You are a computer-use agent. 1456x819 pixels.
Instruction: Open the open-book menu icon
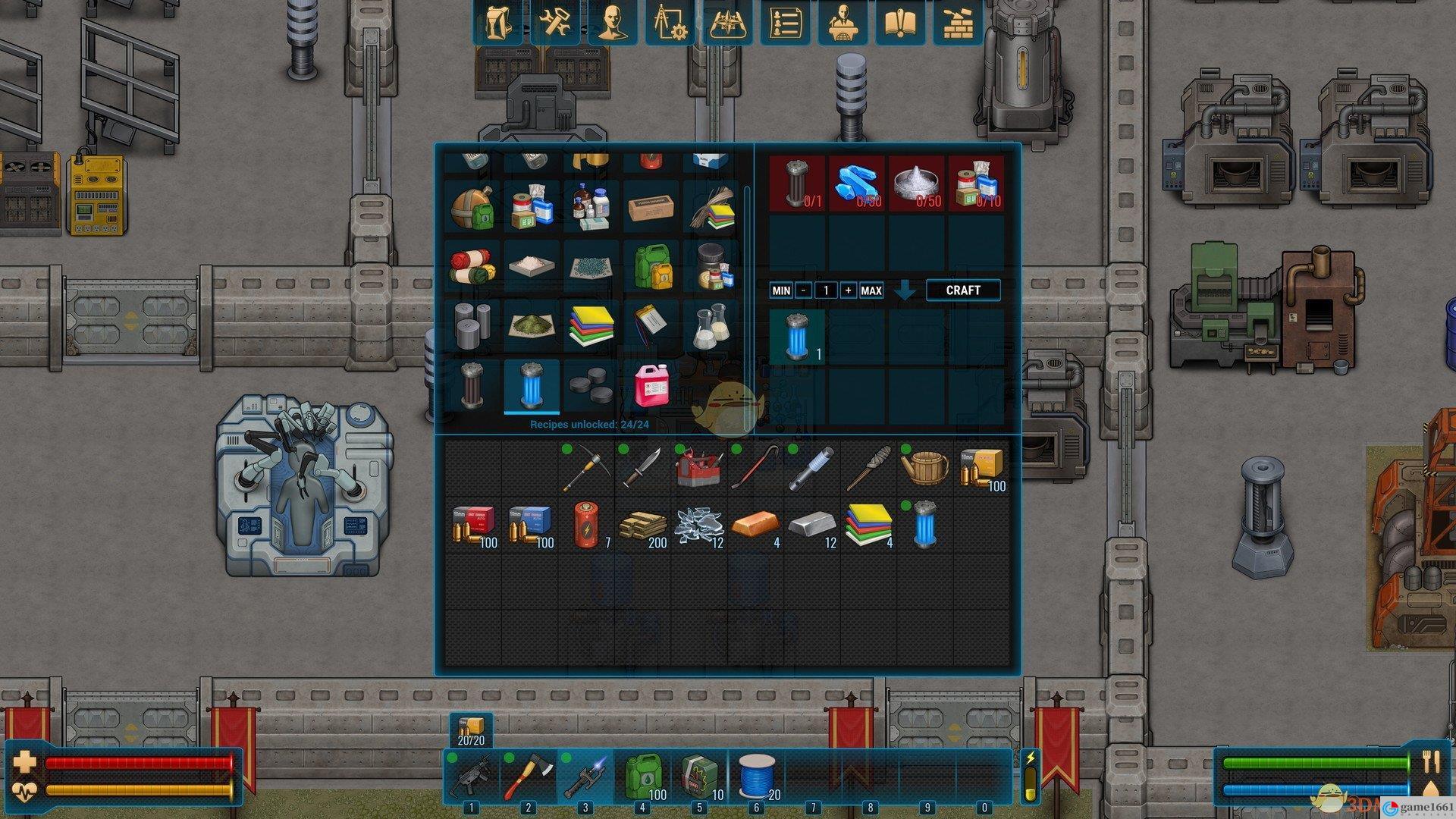[899, 21]
